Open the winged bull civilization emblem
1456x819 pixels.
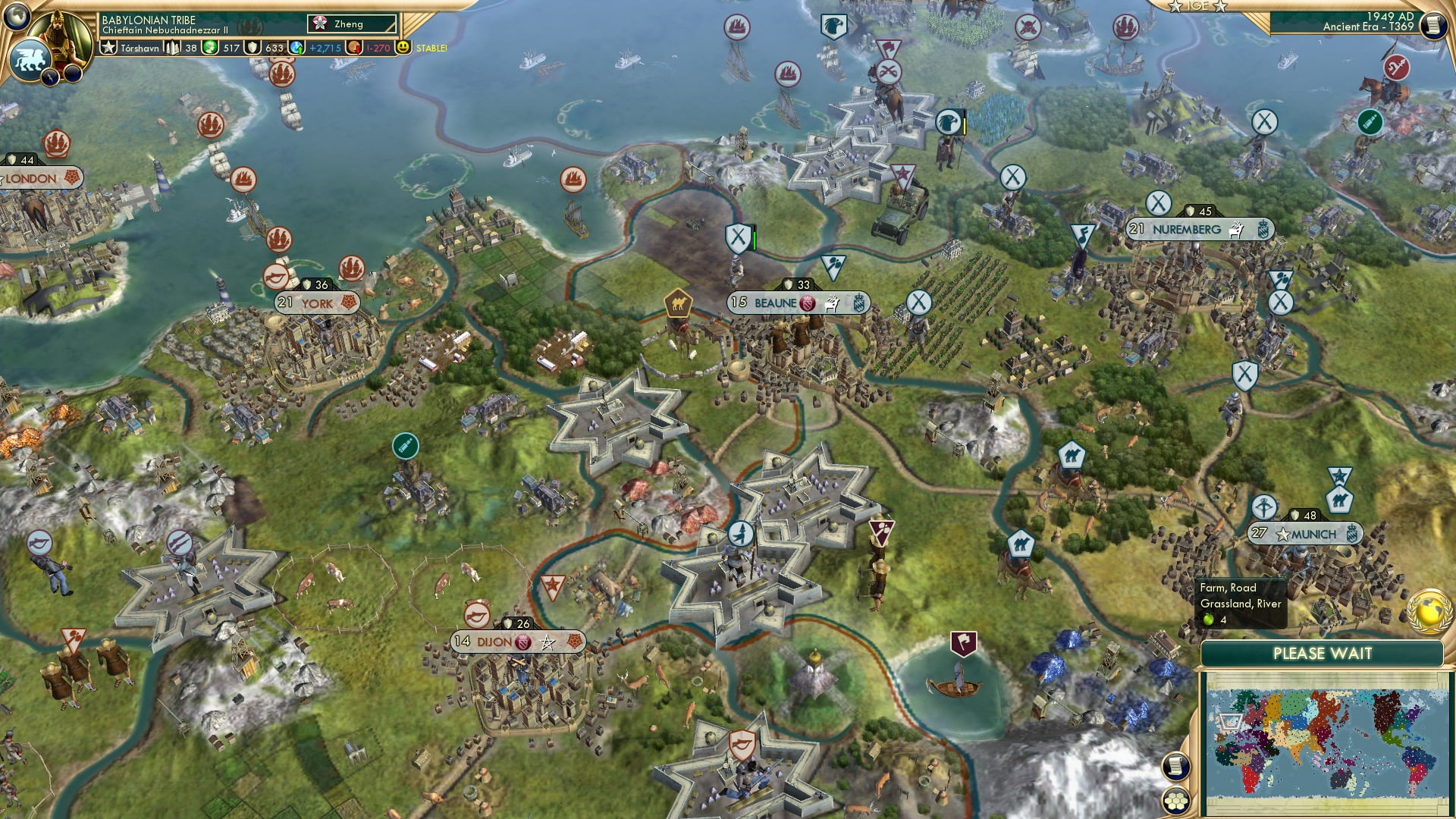click(29, 59)
